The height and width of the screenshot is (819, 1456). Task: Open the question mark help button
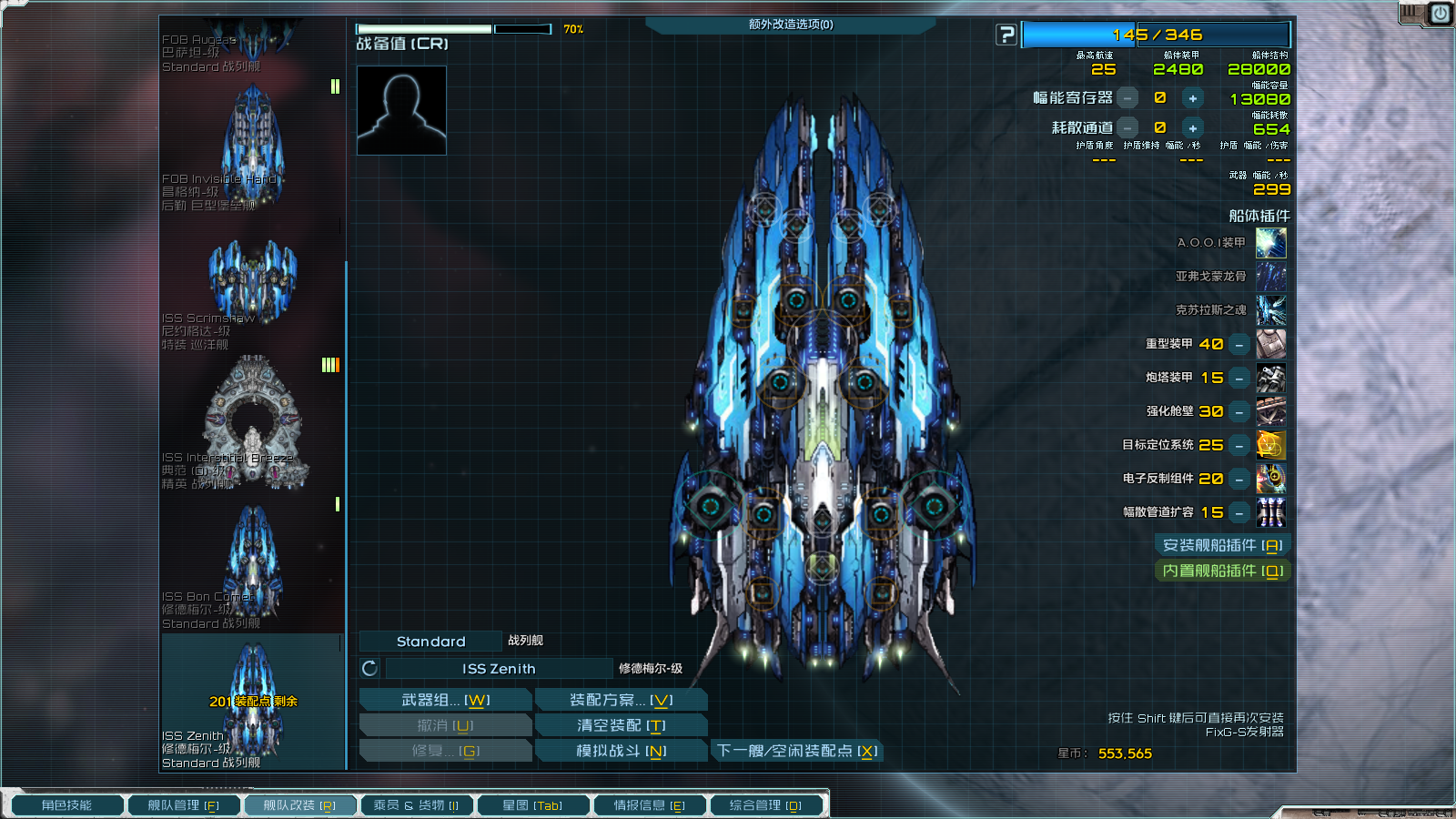(x=1006, y=35)
